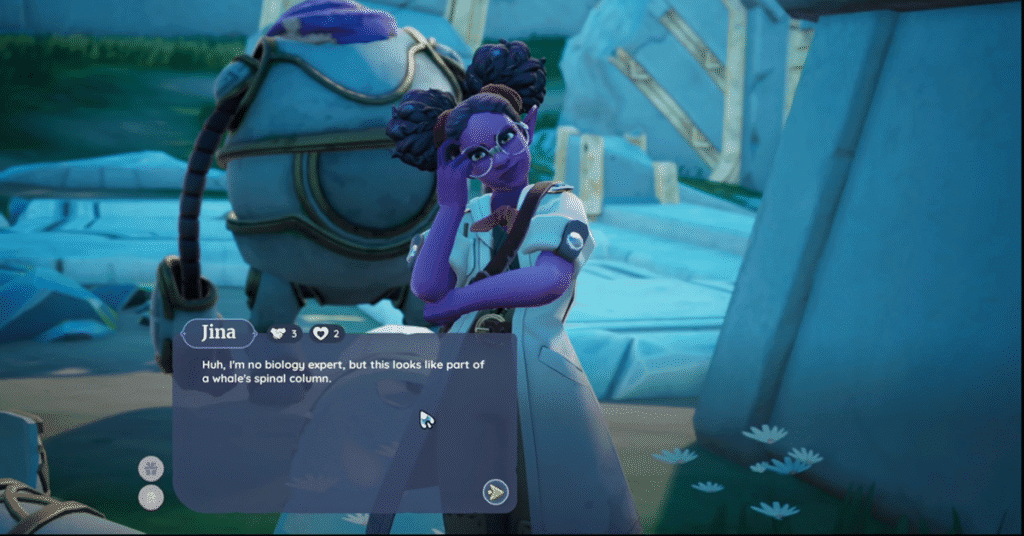Advance the dialogue with the arrow button
The image size is (1024, 536).
click(x=495, y=491)
